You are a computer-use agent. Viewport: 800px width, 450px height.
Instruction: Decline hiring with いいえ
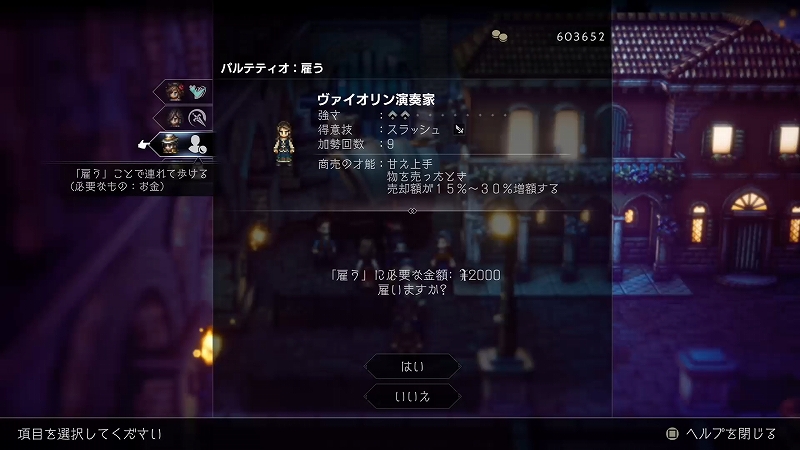tap(412, 397)
